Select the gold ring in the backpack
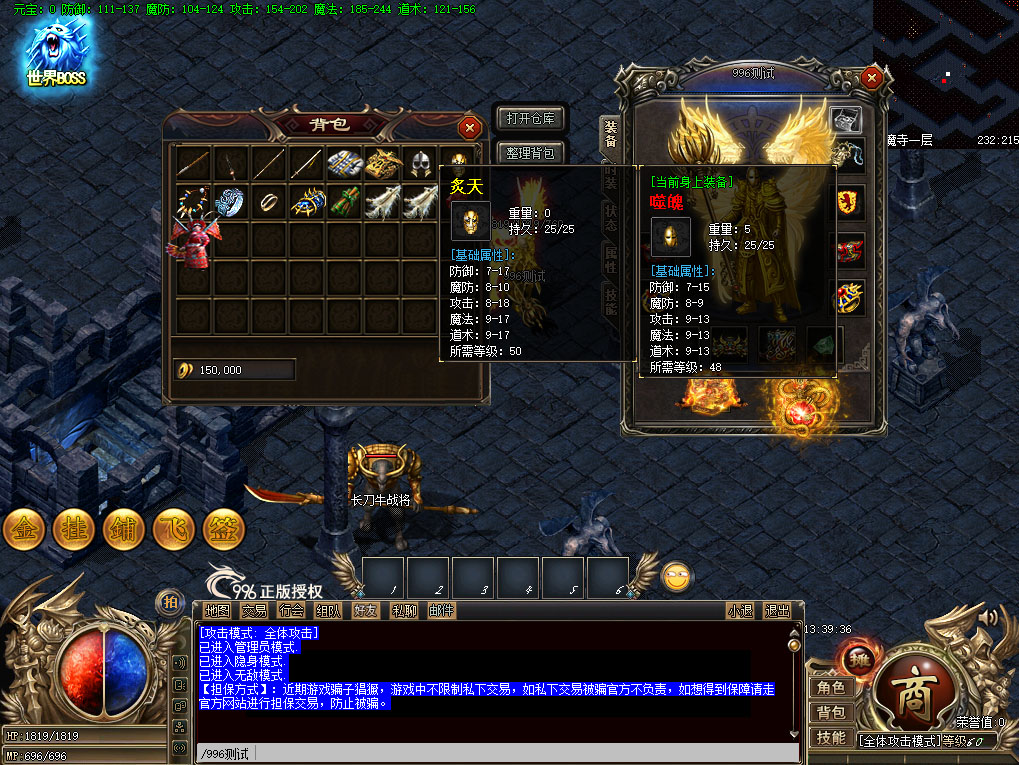This screenshot has height=765, width=1019. pyautogui.click(x=269, y=201)
